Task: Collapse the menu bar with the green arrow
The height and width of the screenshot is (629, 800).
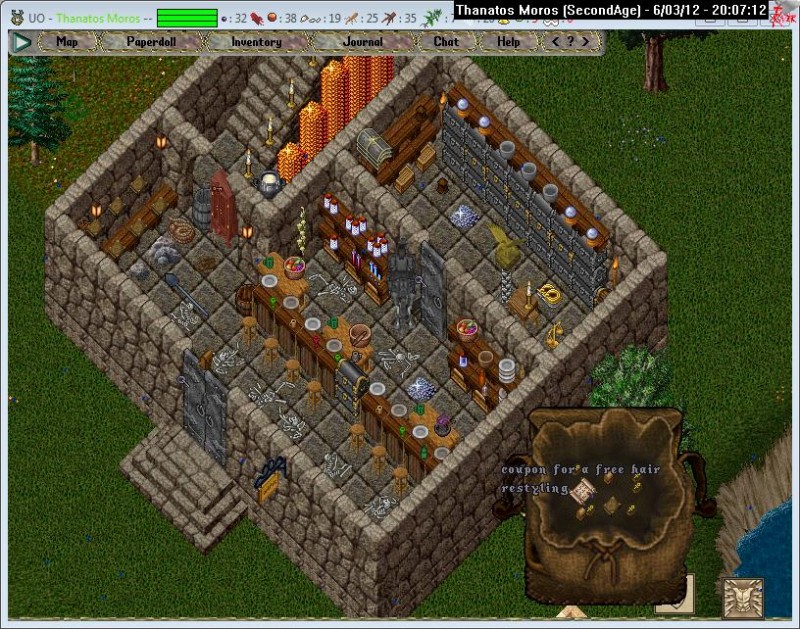Action: click(x=22, y=43)
